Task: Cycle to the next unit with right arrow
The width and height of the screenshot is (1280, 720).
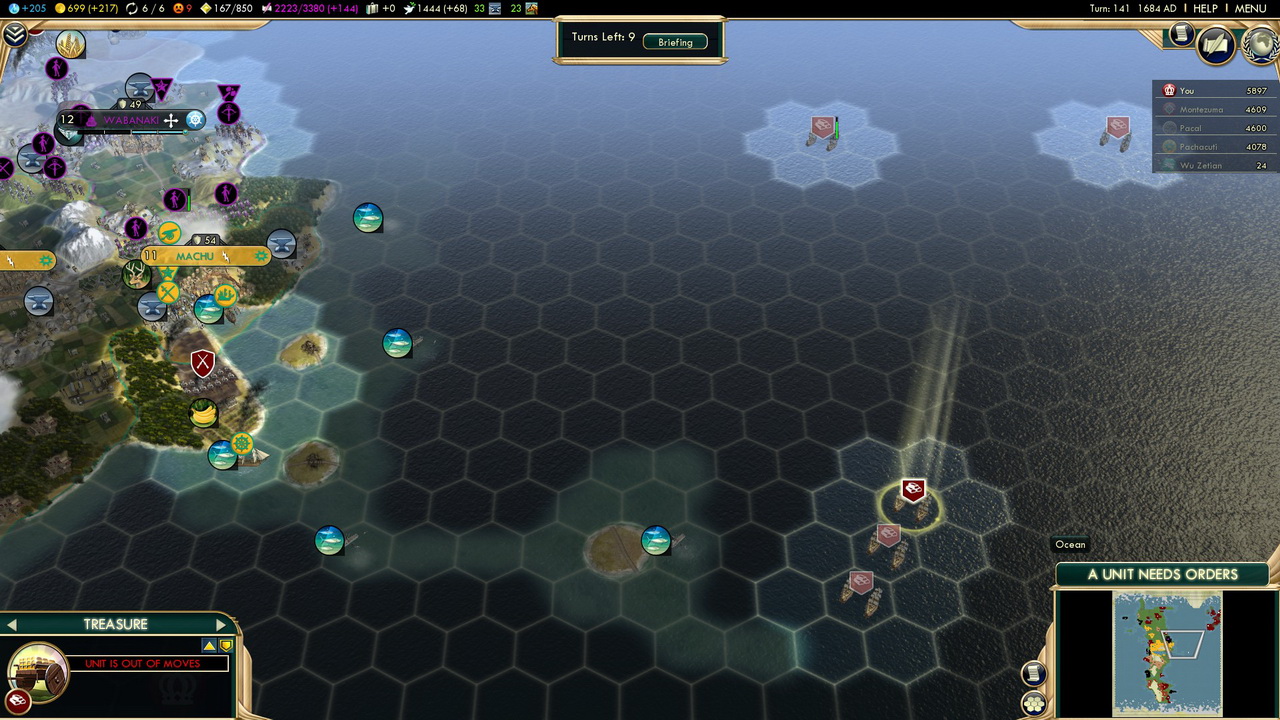Action: [x=221, y=625]
